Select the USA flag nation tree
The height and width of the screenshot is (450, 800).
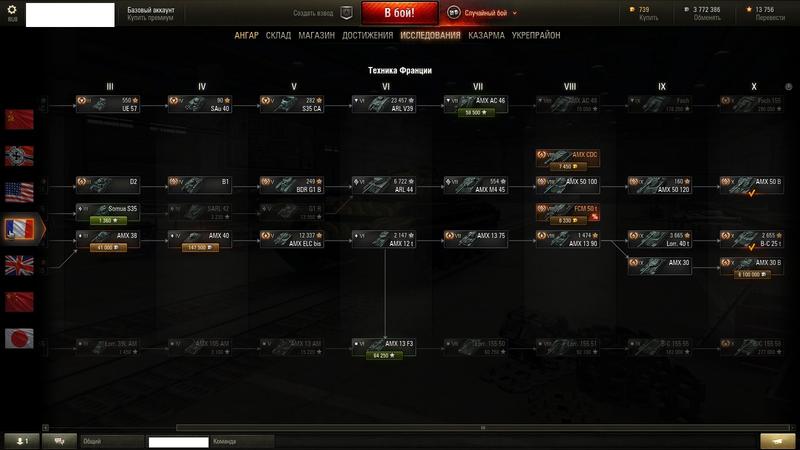click(x=19, y=192)
